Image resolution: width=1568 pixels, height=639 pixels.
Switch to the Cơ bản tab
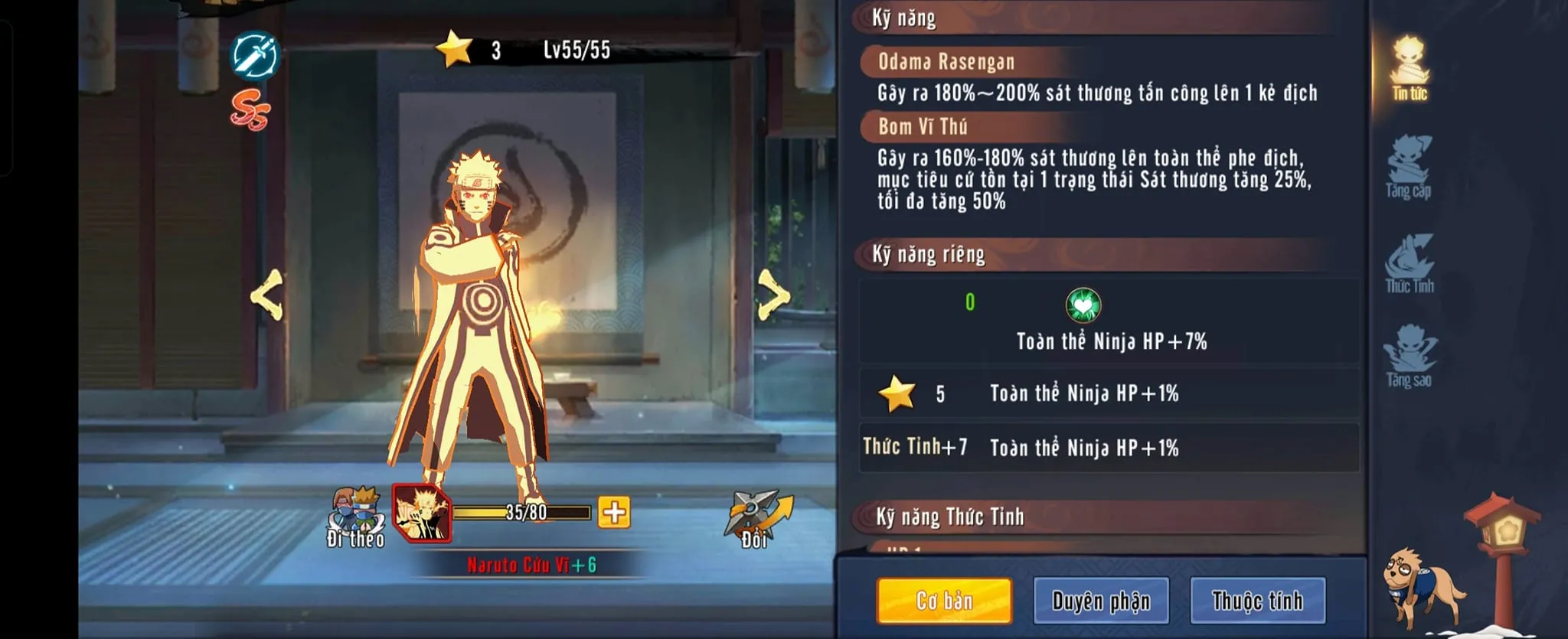[944, 601]
